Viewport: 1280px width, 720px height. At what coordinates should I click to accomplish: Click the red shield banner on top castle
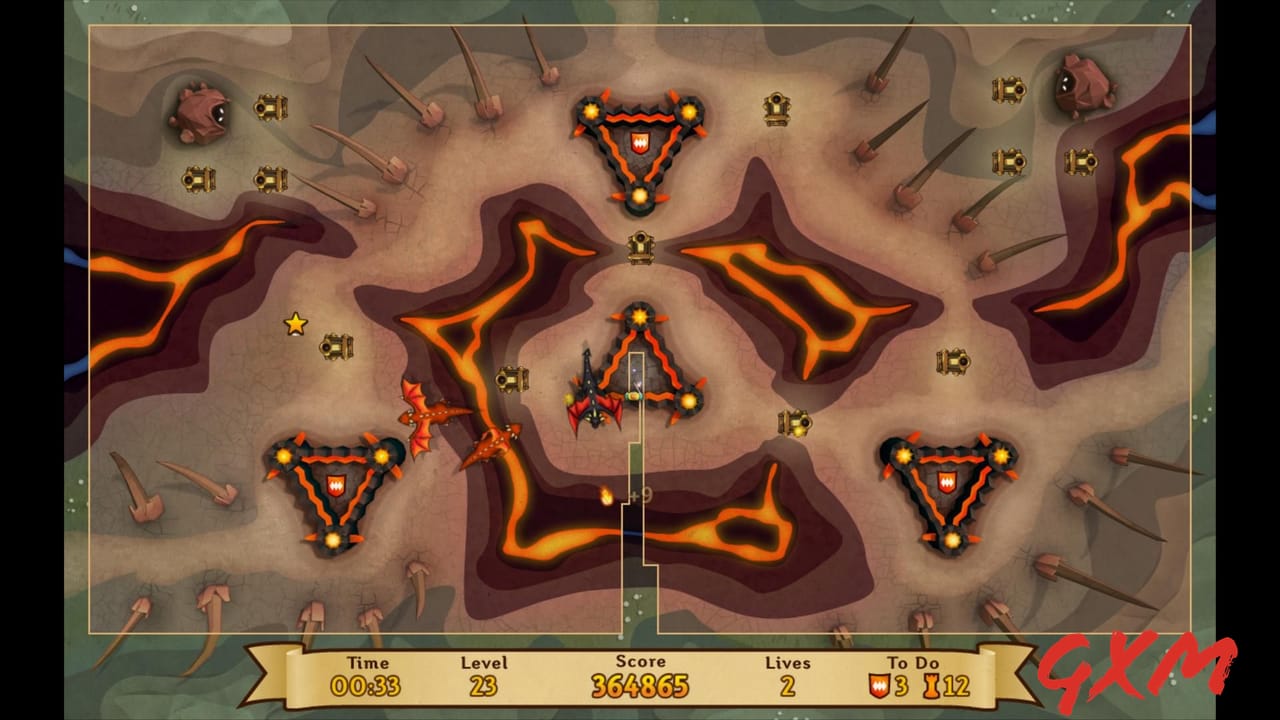tap(639, 142)
